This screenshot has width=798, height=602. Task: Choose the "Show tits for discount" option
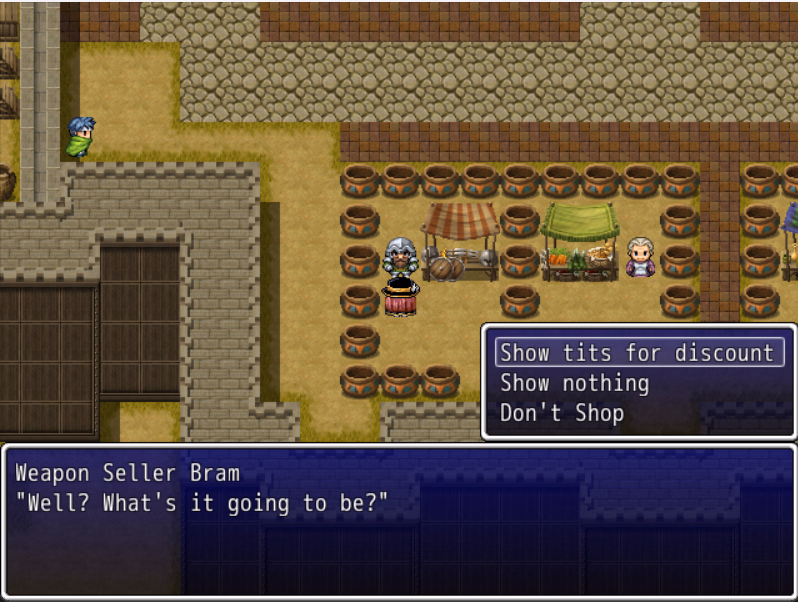[638, 353]
